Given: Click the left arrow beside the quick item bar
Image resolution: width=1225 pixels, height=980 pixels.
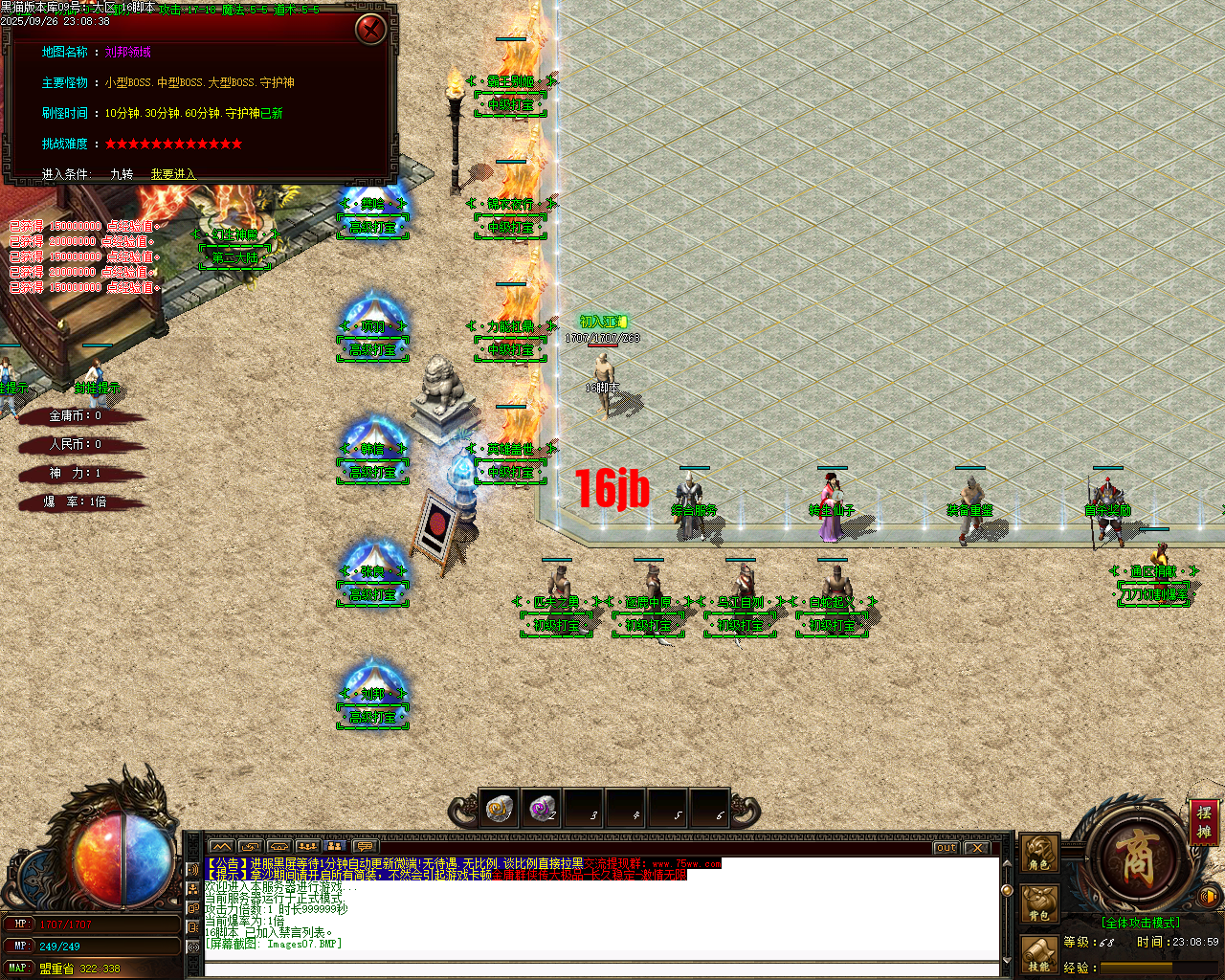Looking at the screenshot, I should (x=462, y=808).
